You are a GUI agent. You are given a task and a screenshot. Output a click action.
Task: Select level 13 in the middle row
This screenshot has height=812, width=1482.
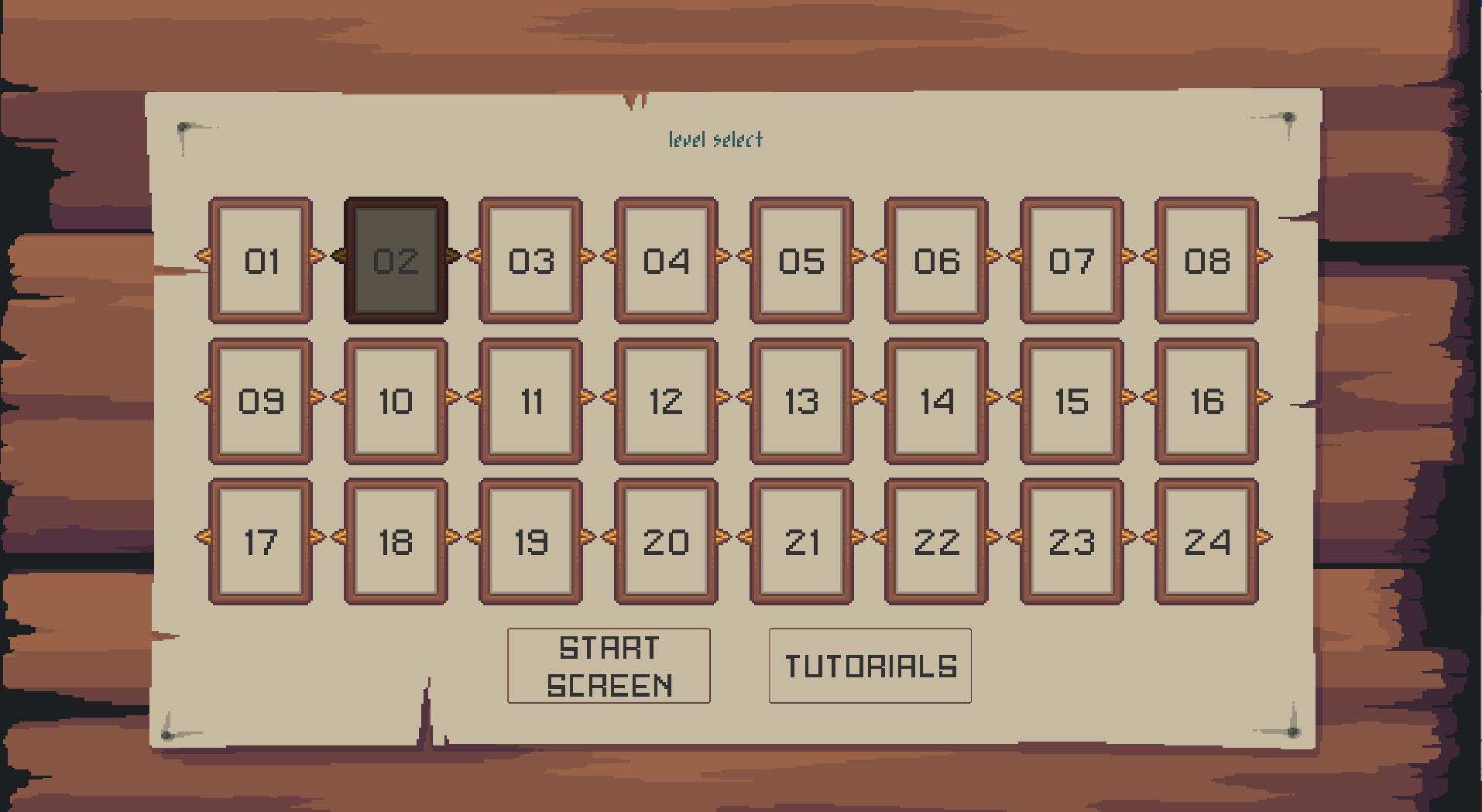[x=801, y=402]
